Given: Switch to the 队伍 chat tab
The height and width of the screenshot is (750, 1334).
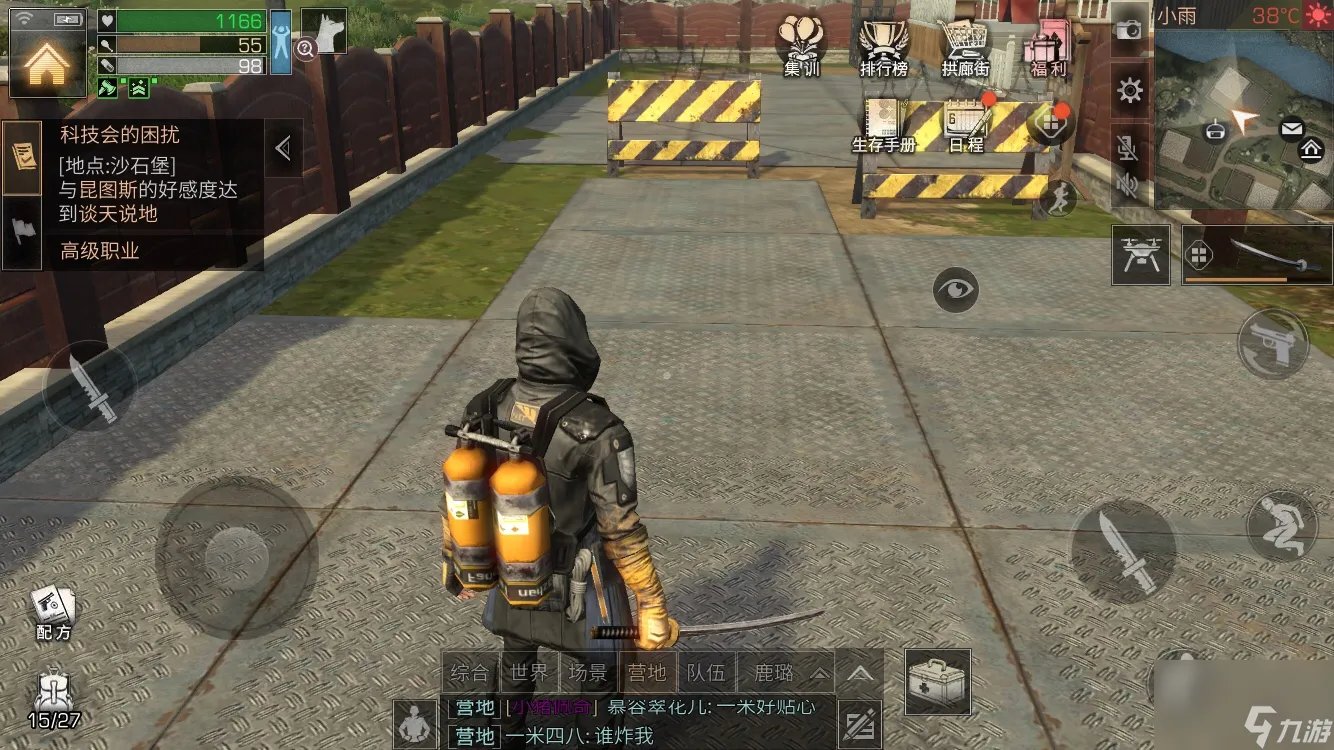Looking at the screenshot, I should (x=705, y=673).
